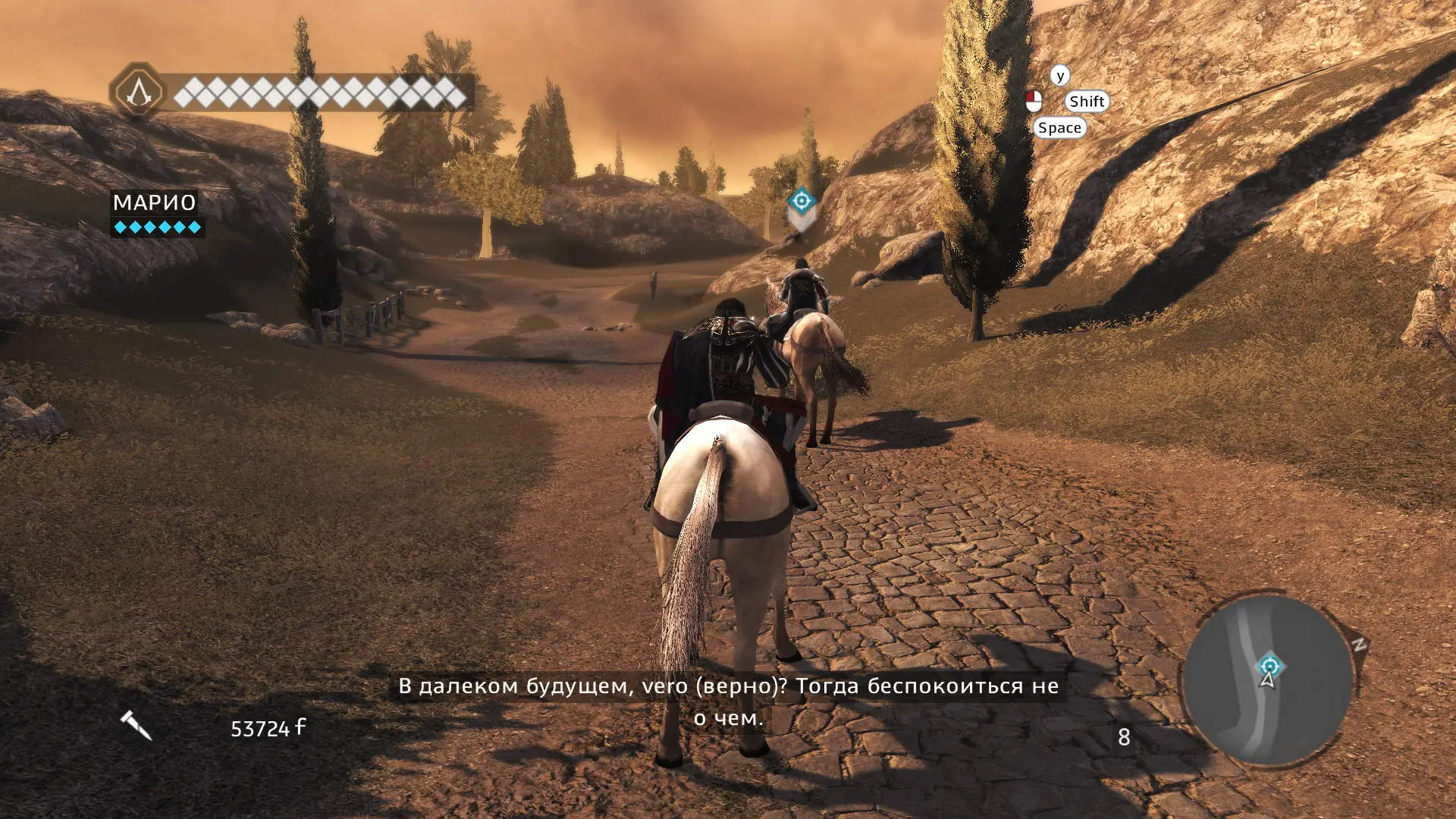The height and width of the screenshot is (819, 1456).
Task: Select the objective marker above Mario
Action: click(x=801, y=201)
